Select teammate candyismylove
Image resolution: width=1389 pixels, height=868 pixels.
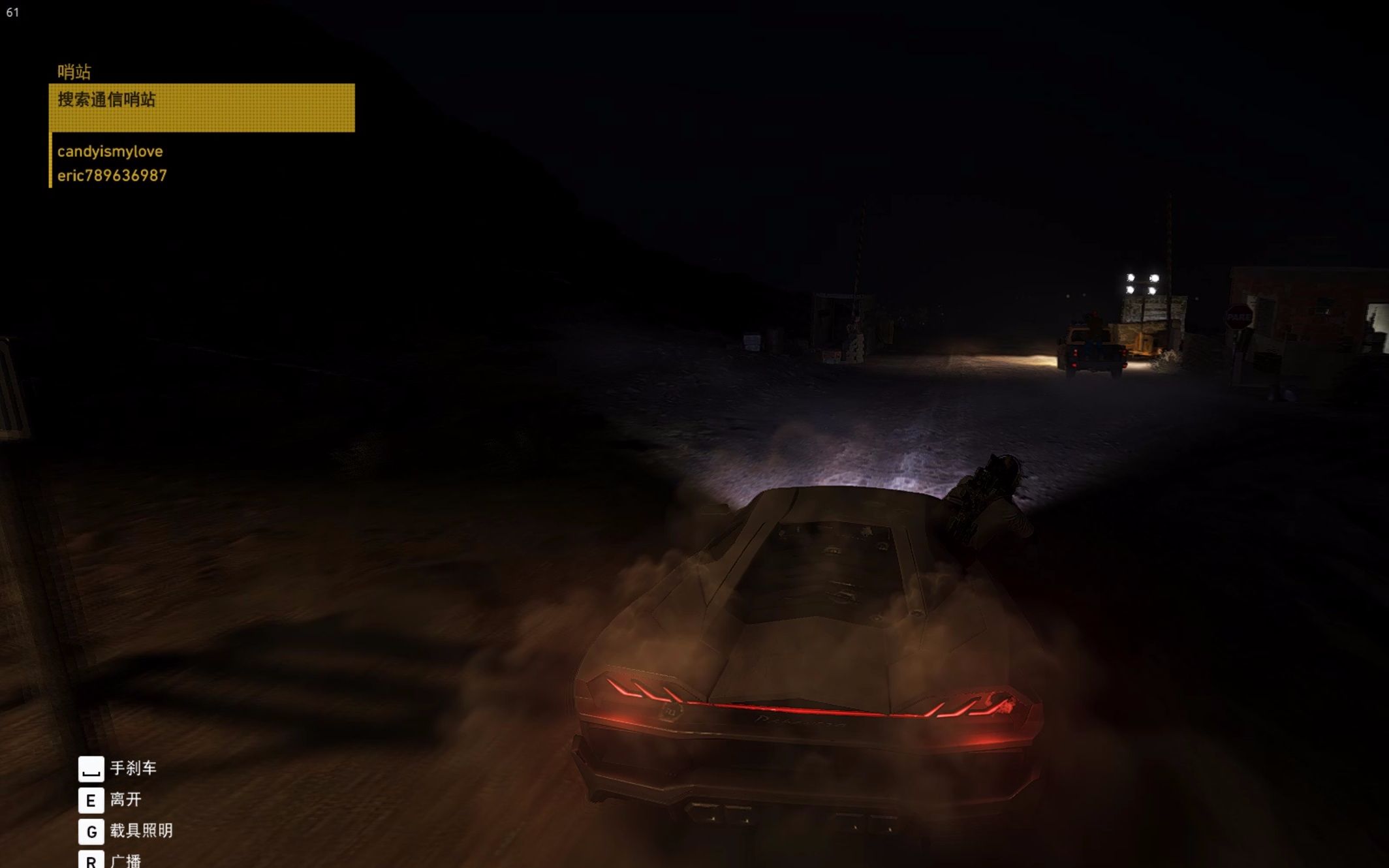pyautogui.click(x=110, y=151)
